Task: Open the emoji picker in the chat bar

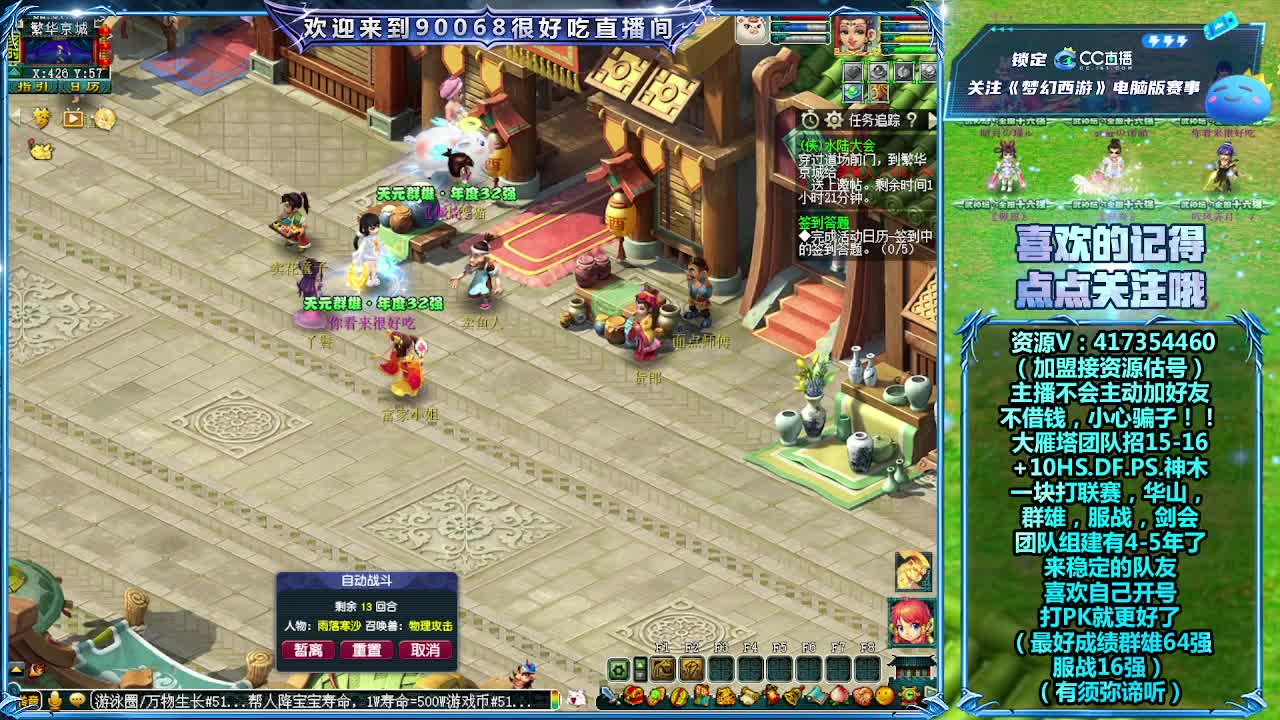Action: [x=76, y=702]
